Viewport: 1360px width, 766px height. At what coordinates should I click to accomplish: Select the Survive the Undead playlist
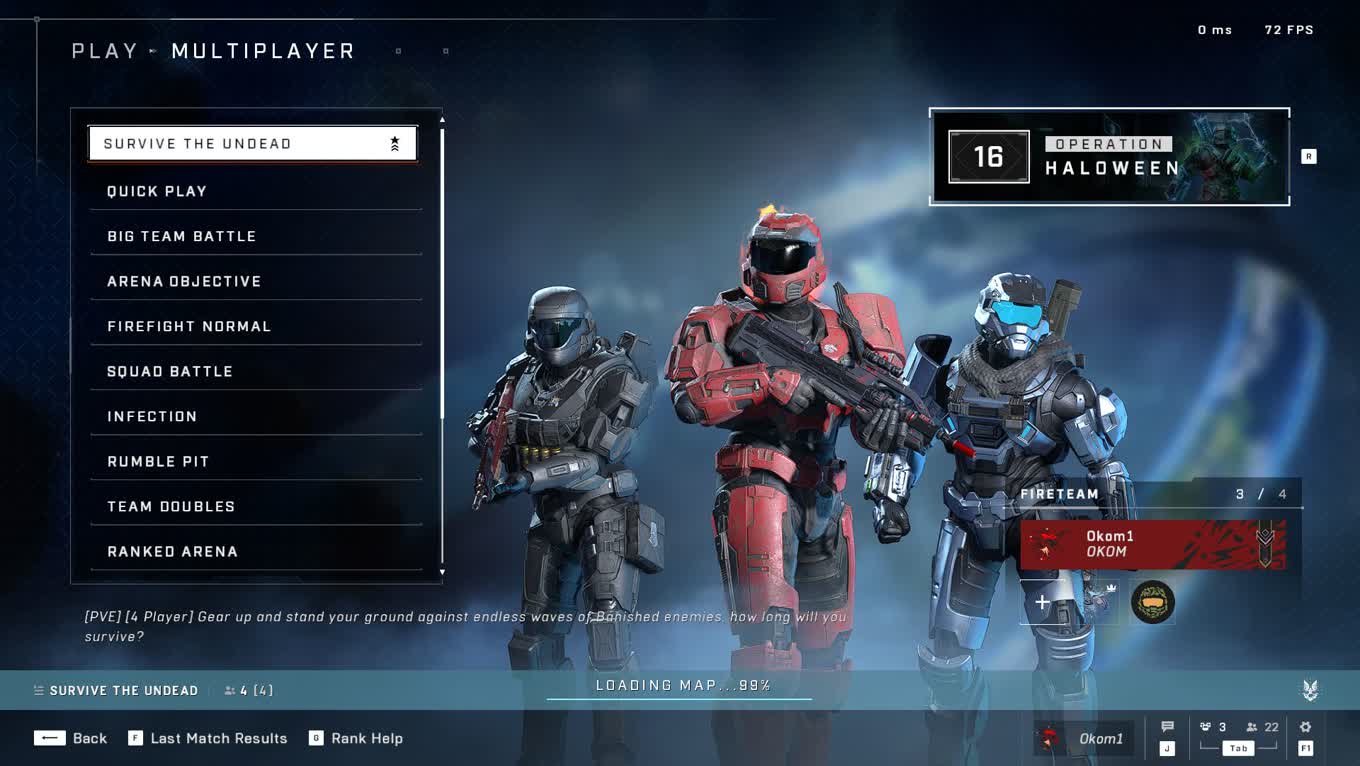252,144
